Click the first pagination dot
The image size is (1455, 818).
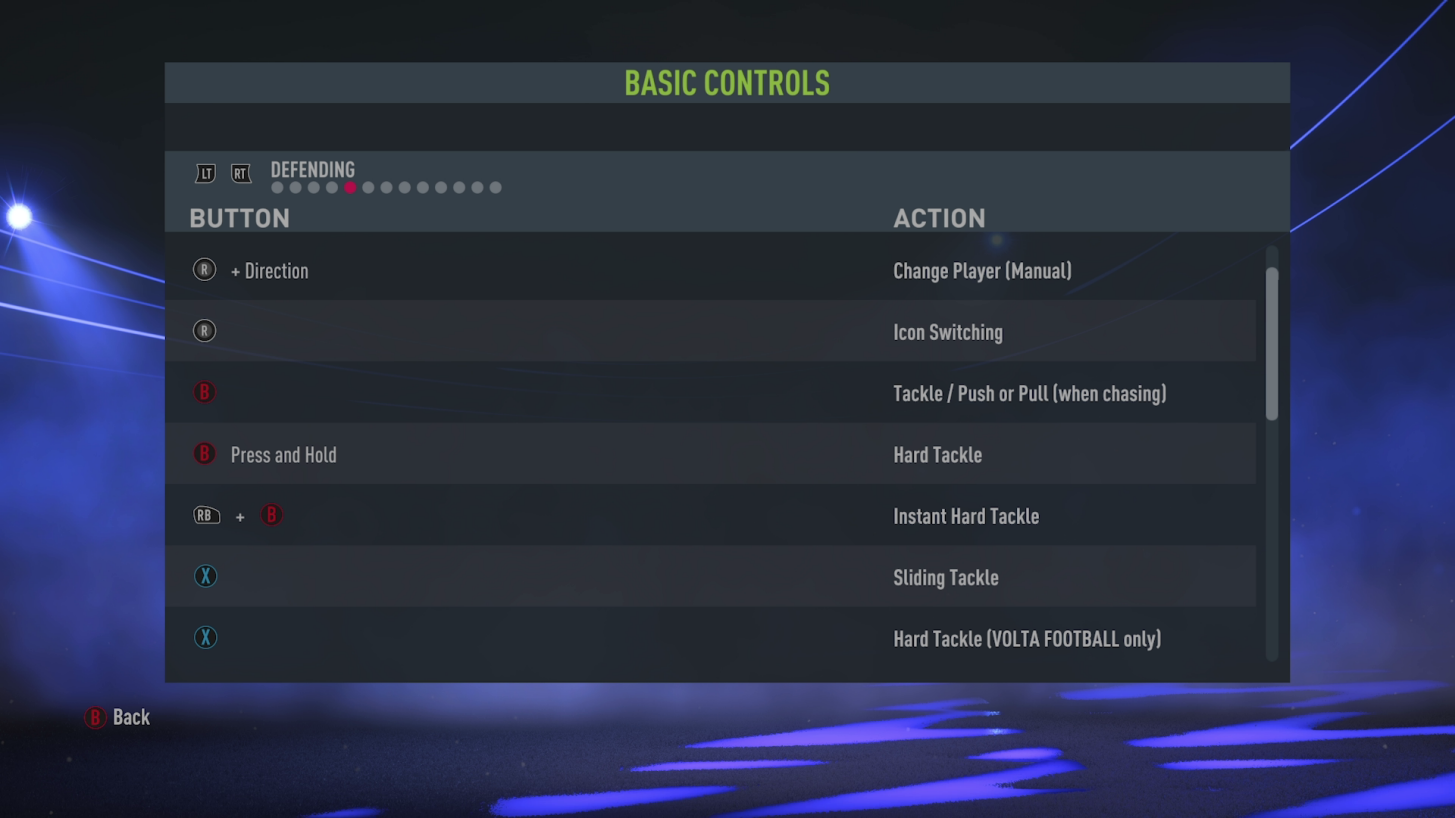tap(276, 187)
